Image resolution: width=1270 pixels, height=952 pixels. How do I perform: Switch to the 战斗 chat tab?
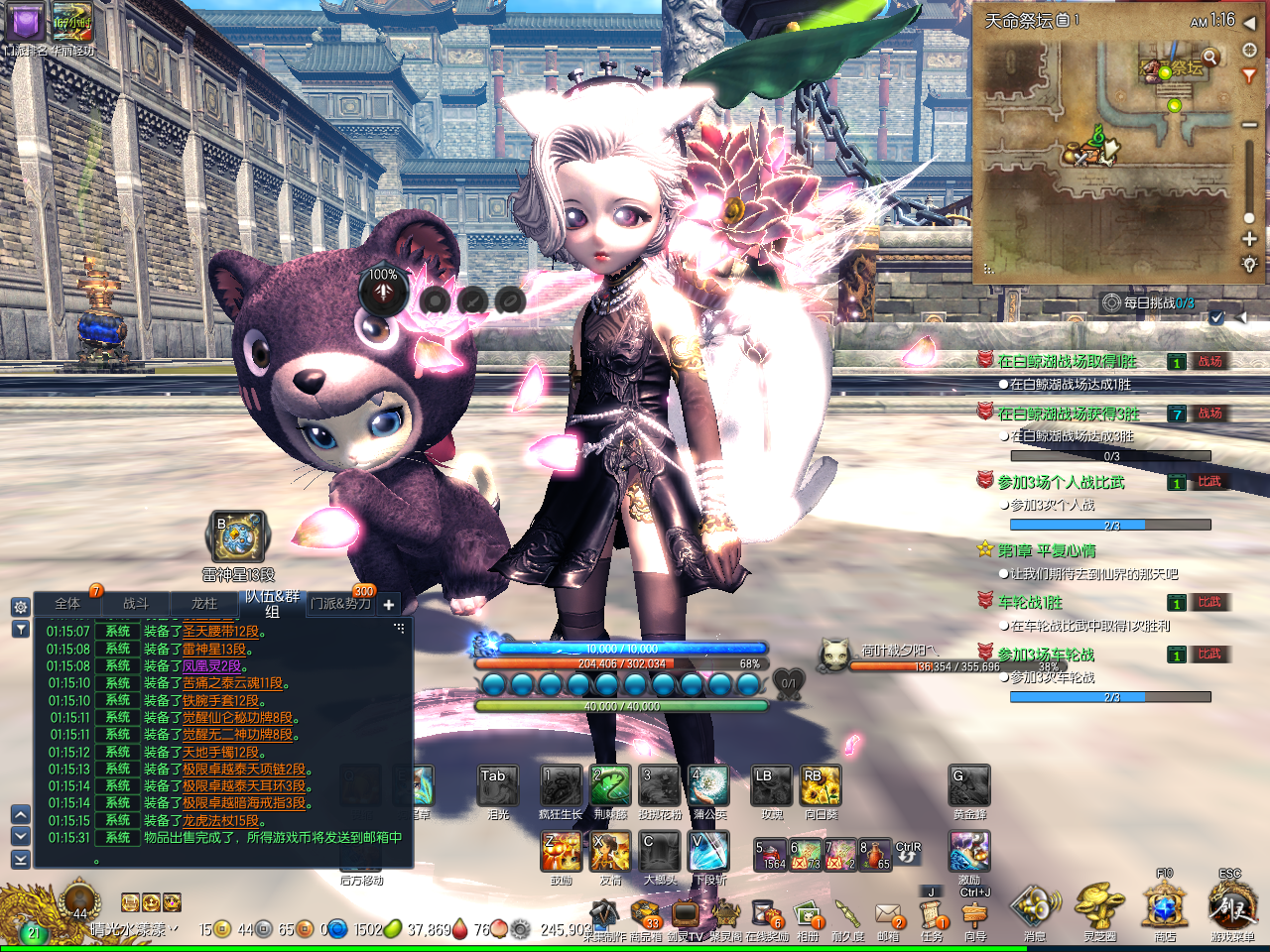136,603
